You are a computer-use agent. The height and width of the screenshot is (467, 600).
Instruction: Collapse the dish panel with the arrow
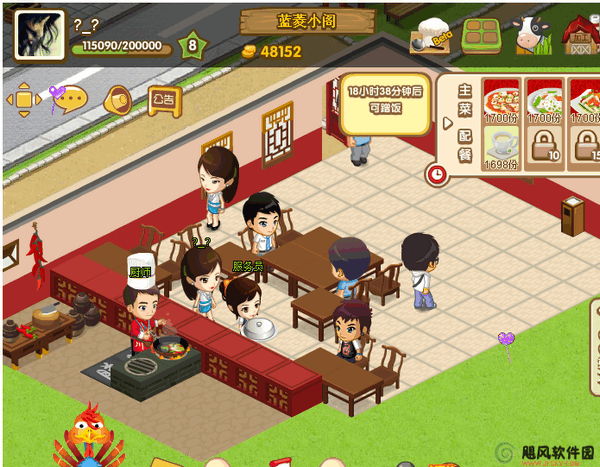coord(446,124)
